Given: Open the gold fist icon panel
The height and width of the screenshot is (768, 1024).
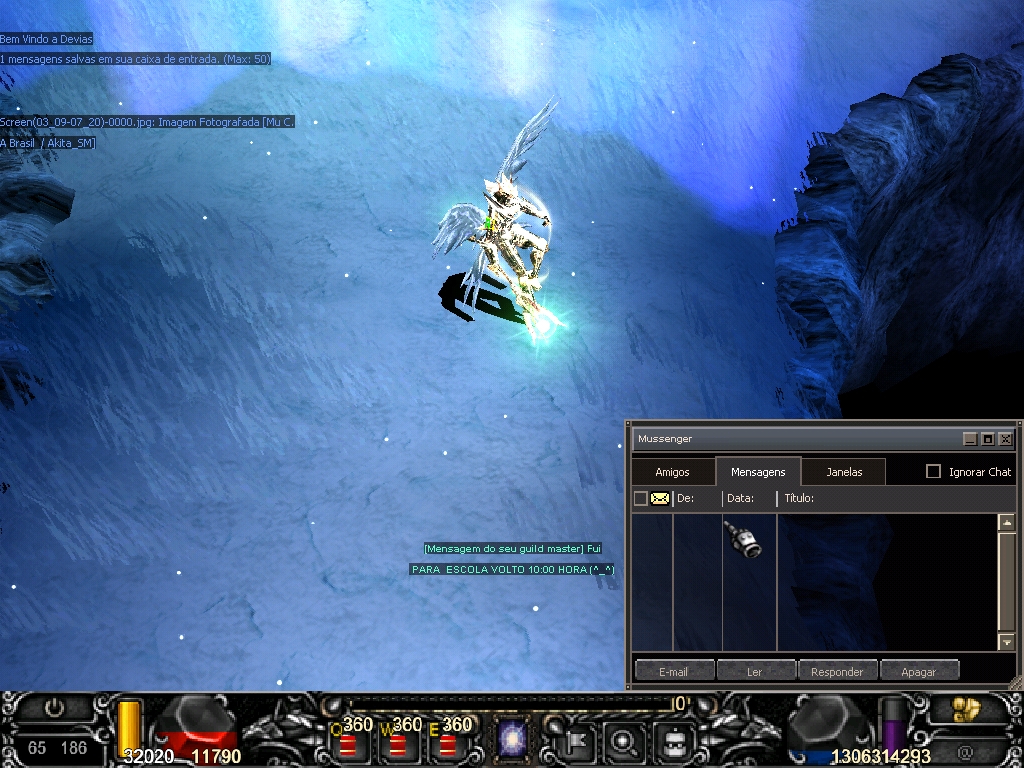Looking at the screenshot, I should [x=966, y=709].
